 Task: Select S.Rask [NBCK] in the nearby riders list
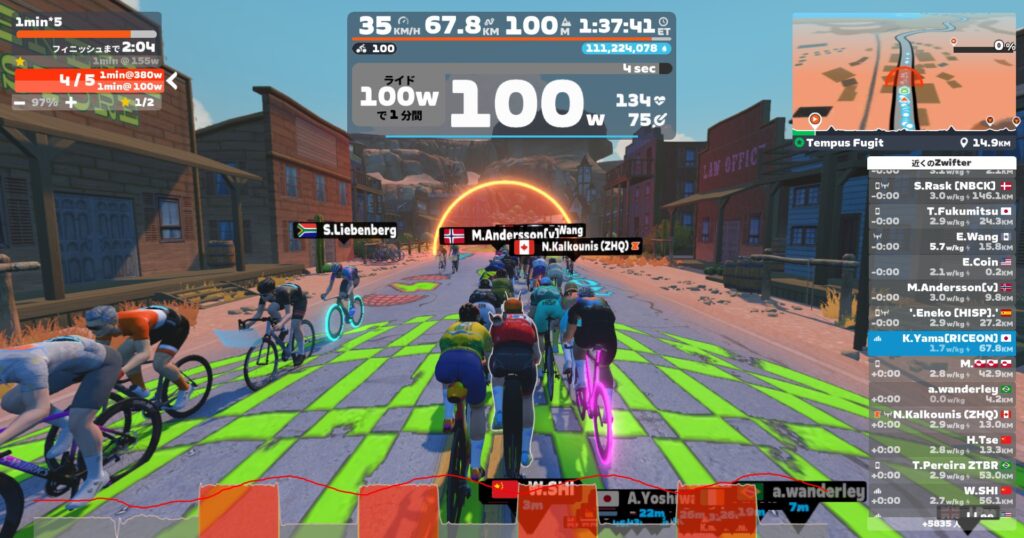[942, 191]
